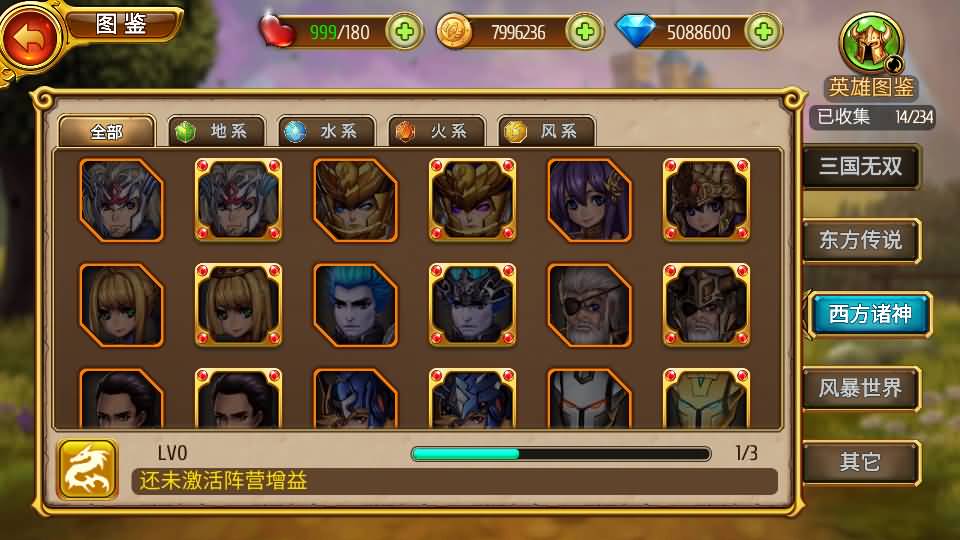View the 风暴世界 faction category

(861, 388)
